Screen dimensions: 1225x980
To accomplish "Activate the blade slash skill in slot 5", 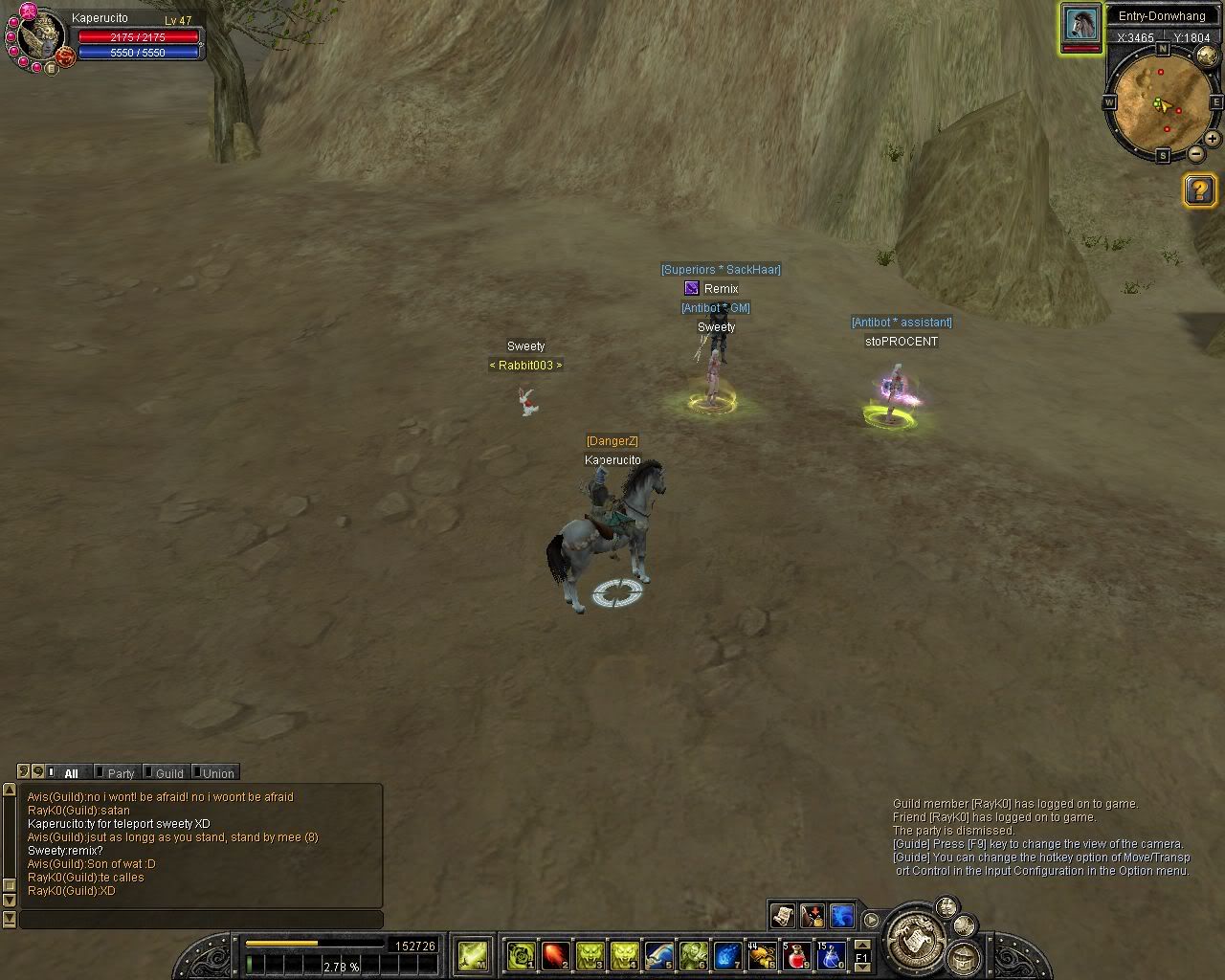I will 658,955.
